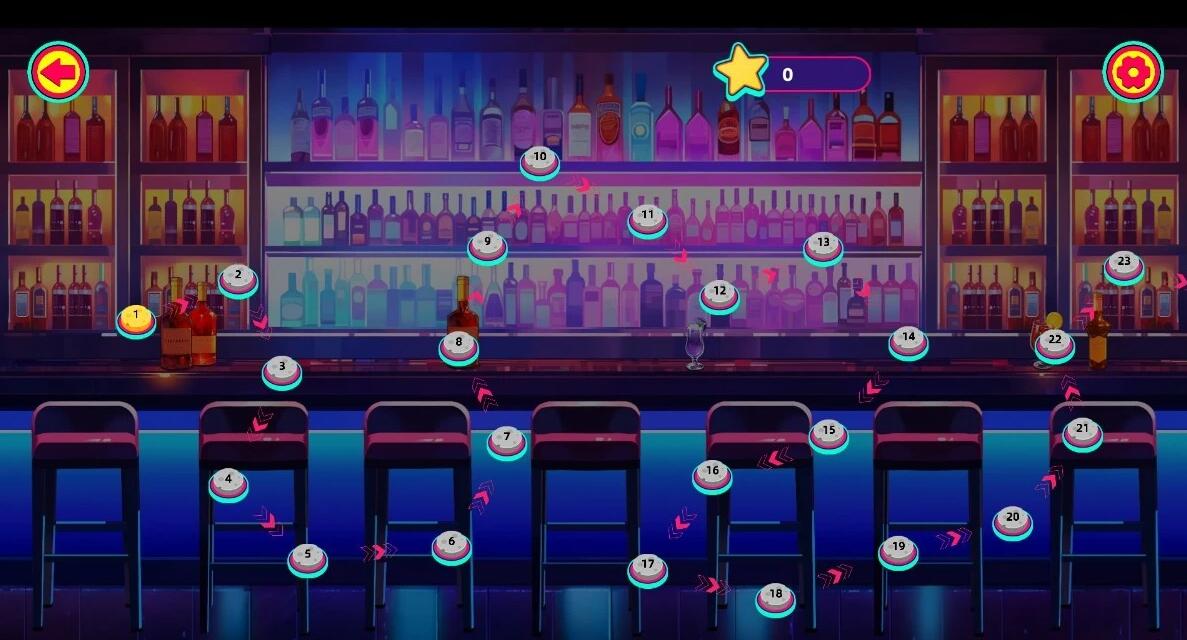Click level 20 node
The image size is (1187, 640).
click(x=1013, y=521)
